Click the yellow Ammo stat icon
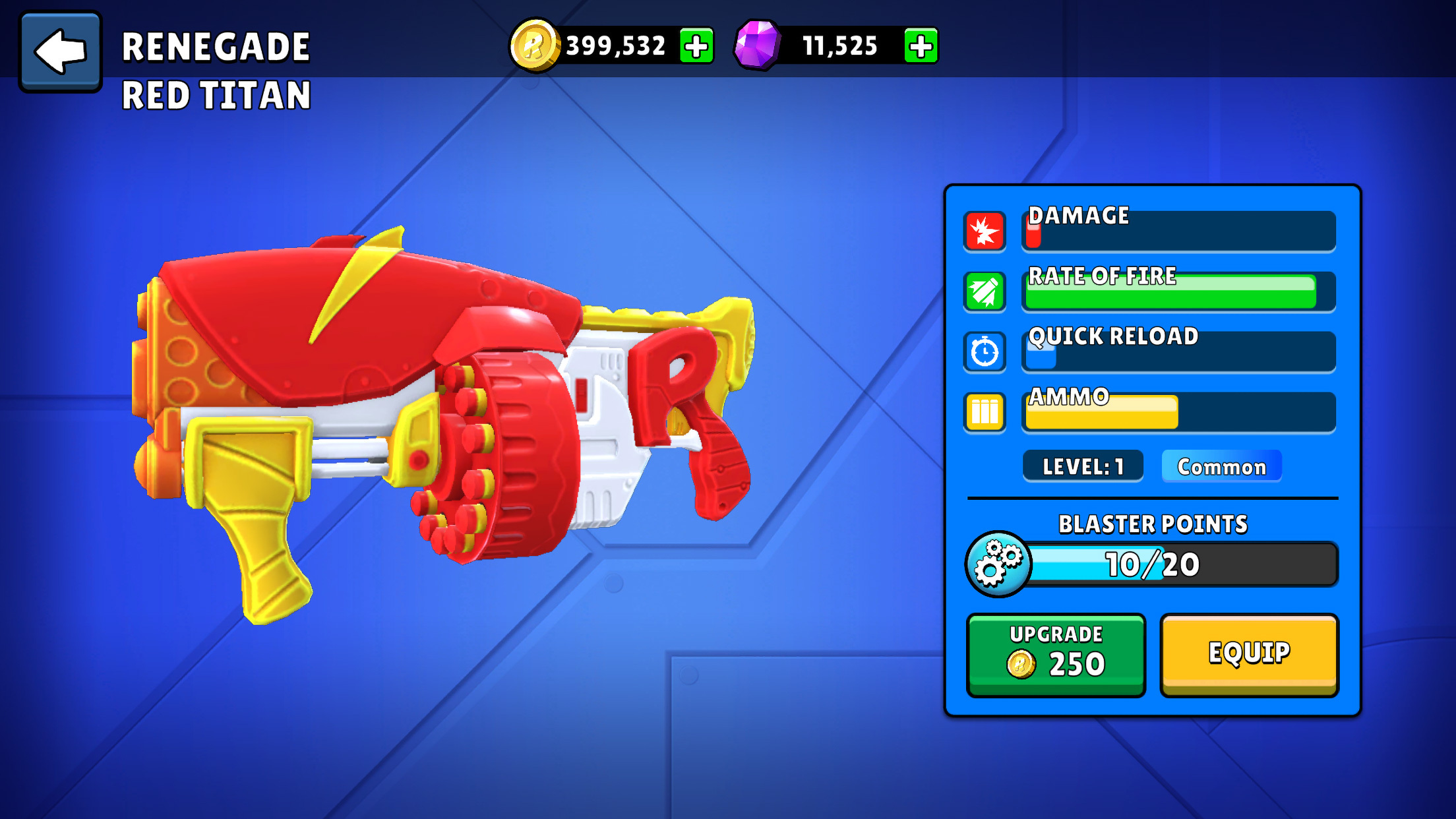 coord(985,412)
